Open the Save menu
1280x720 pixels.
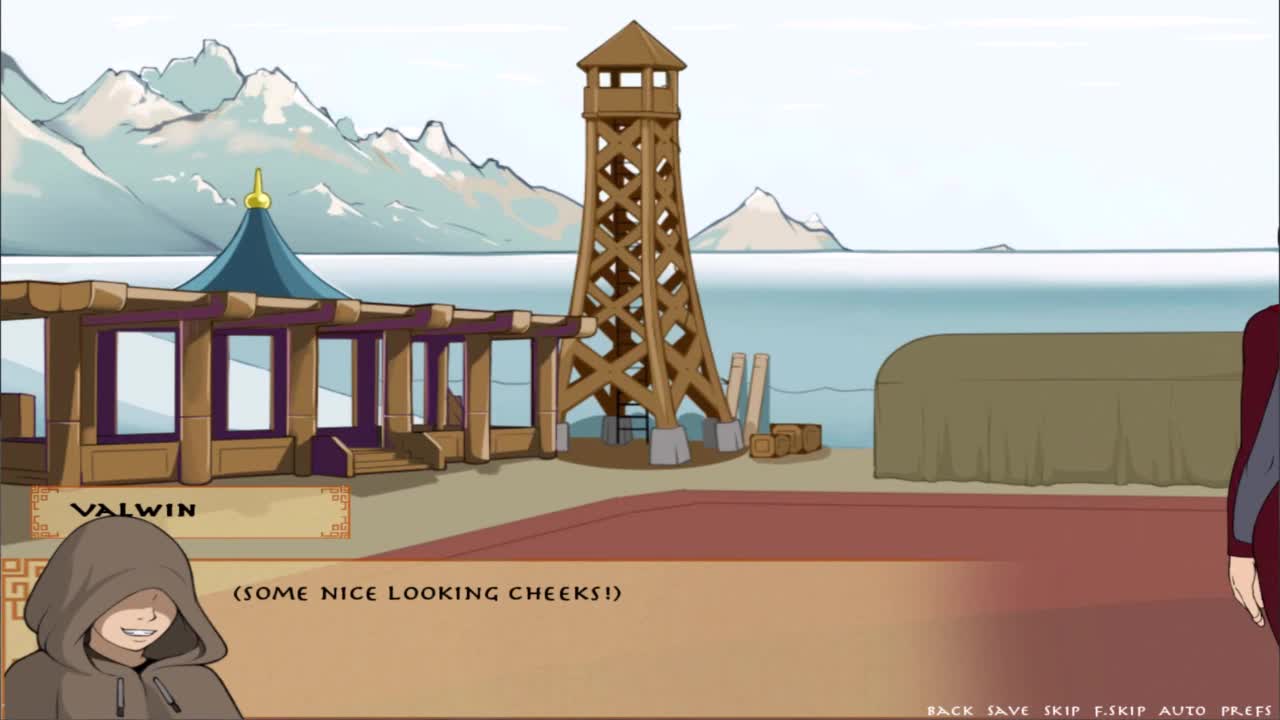click(1007, 710)
